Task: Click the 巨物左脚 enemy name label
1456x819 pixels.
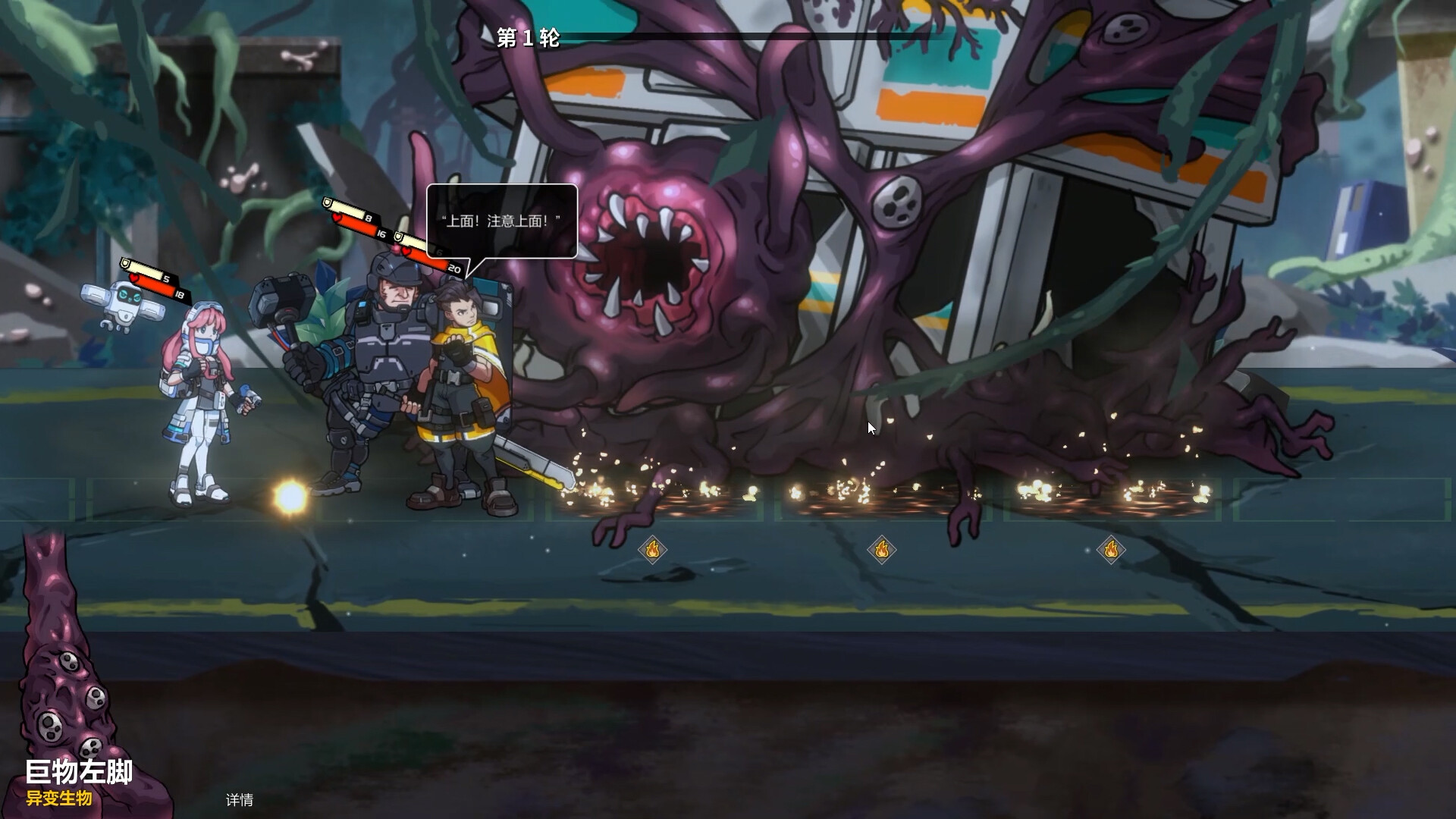Action: click(x=78, y=772)
